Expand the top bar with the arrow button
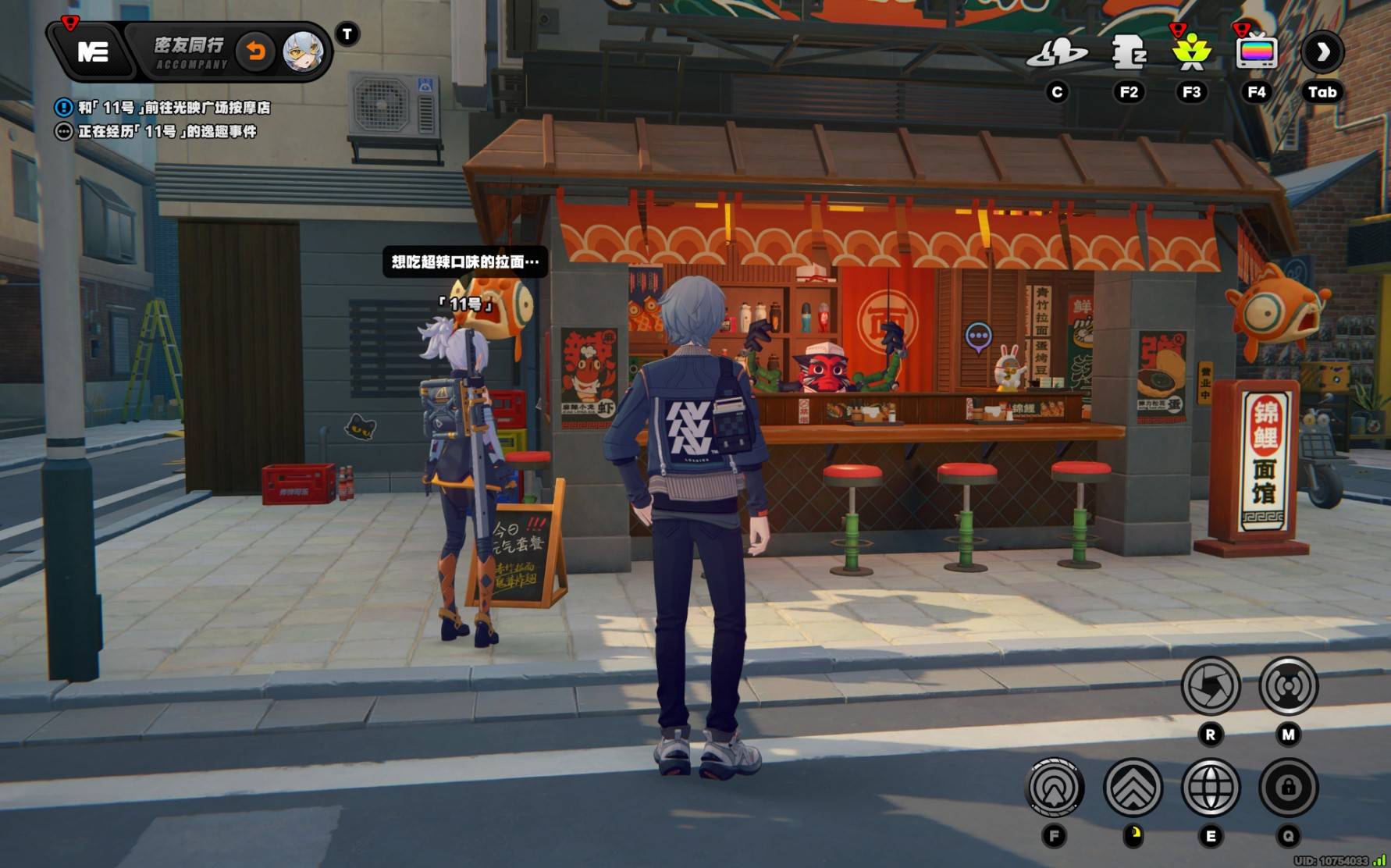The width and height of the screenshot is (1391, 868). (x=1322, y=53)
